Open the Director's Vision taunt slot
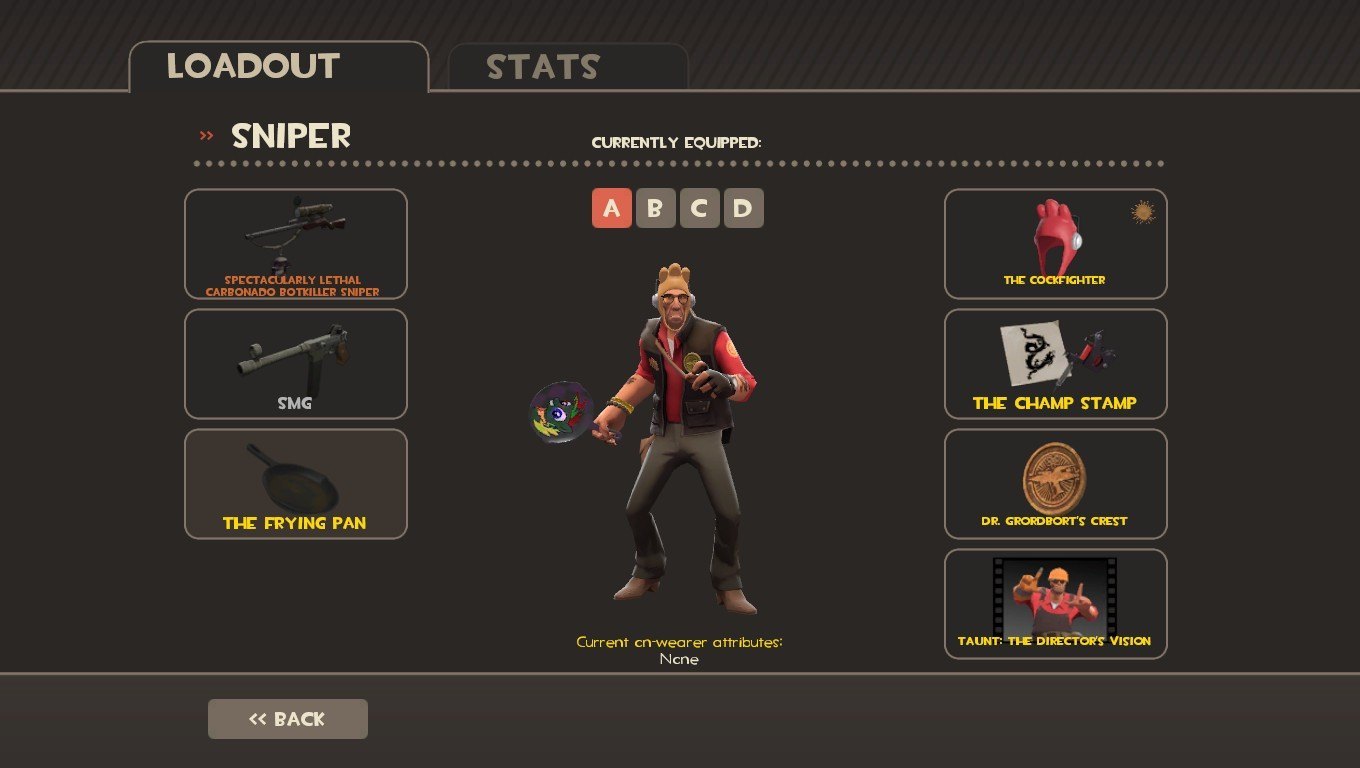The image size is (1360, 768). 1056,604
